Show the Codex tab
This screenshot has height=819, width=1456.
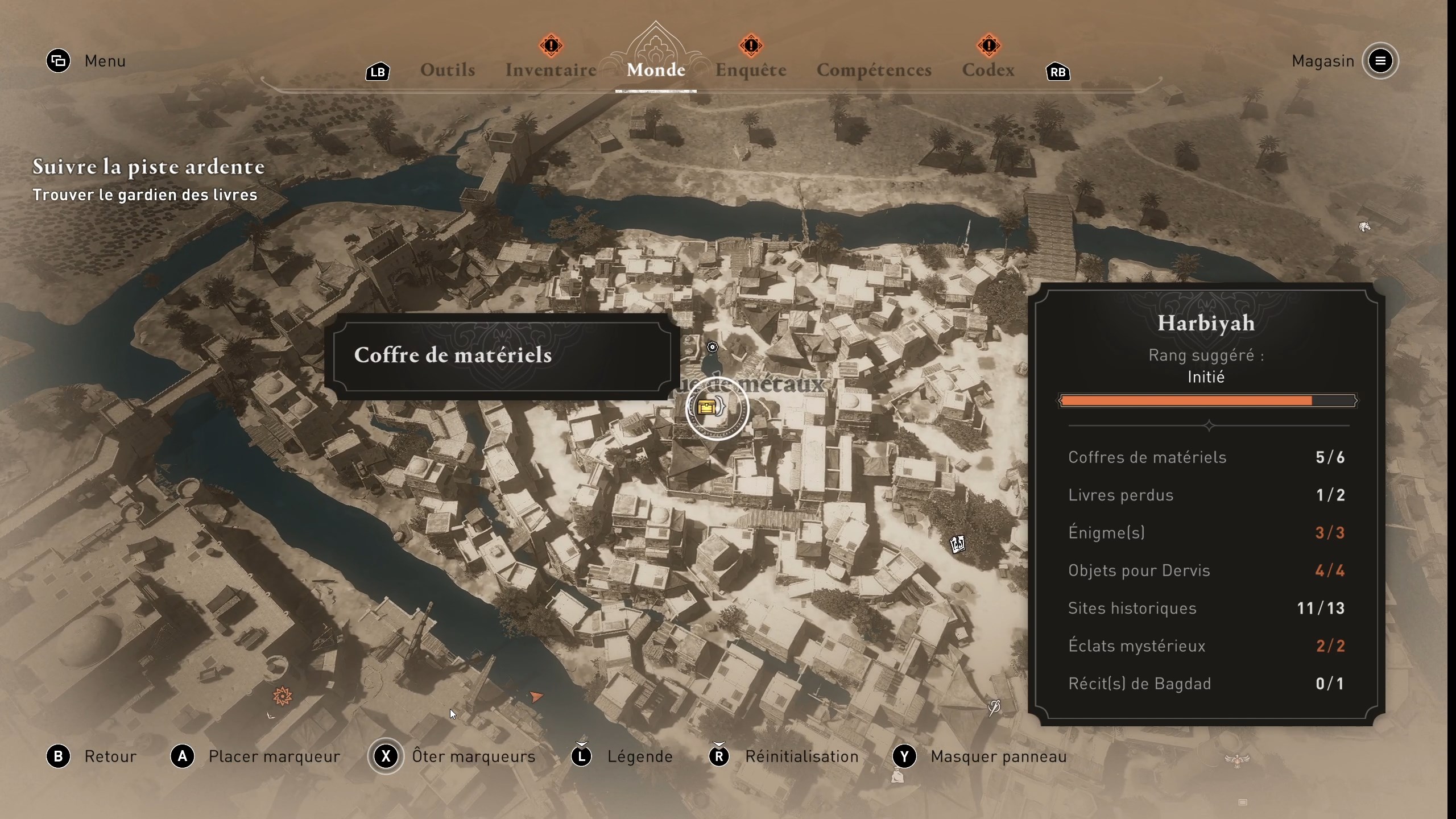(x=988, y=70)
